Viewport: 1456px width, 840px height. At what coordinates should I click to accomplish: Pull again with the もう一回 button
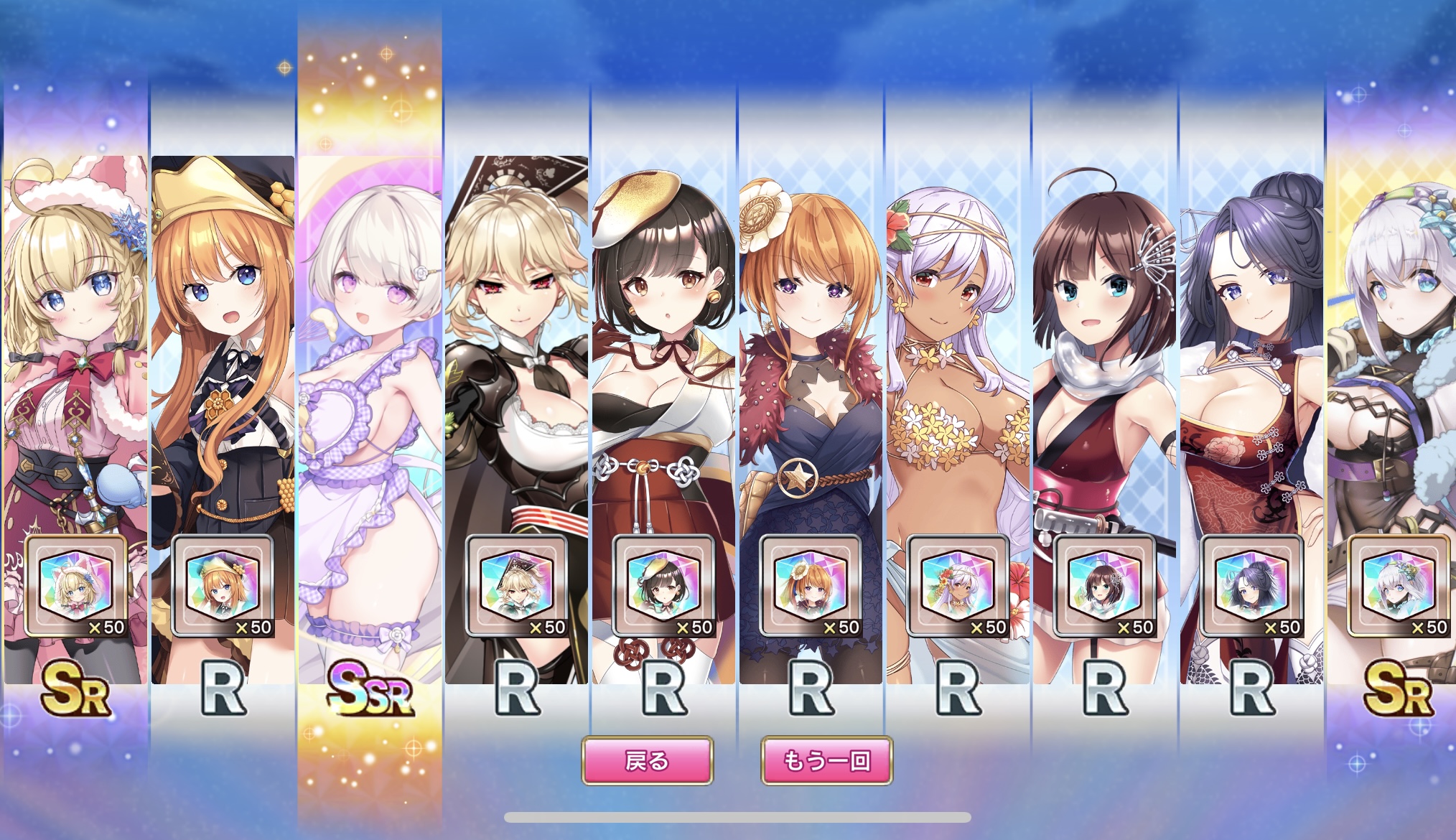click(826, 760)
